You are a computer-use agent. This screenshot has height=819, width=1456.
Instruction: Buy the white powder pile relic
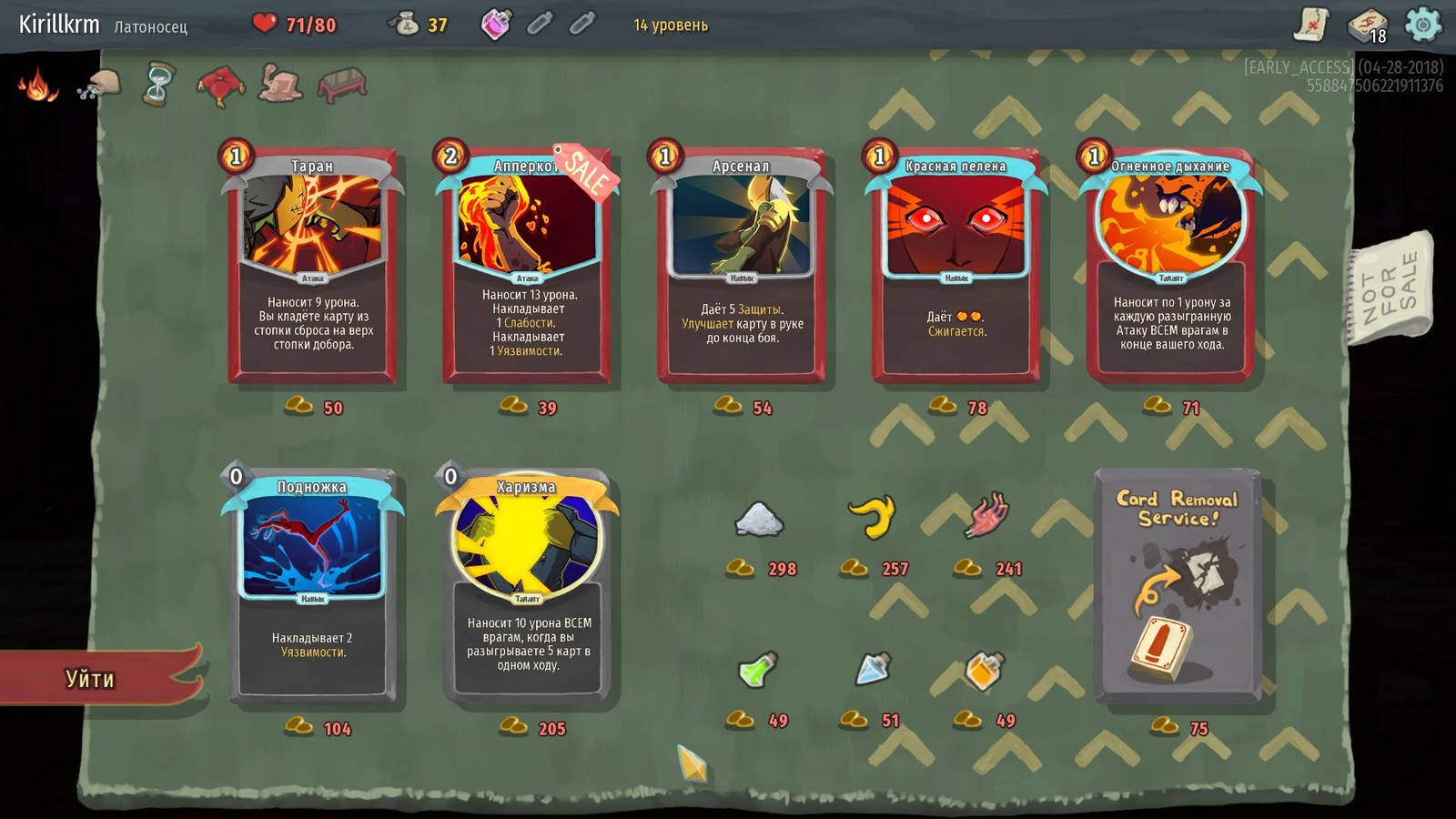[x=758, y=521]
